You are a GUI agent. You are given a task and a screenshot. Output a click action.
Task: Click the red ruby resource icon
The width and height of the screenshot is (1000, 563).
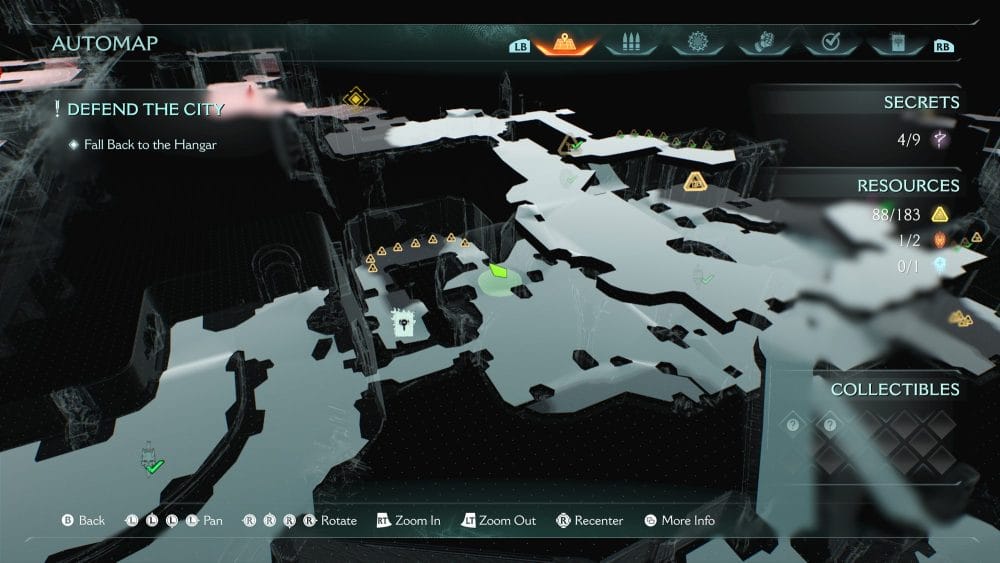pyautogui.click(x=940, y=240)
